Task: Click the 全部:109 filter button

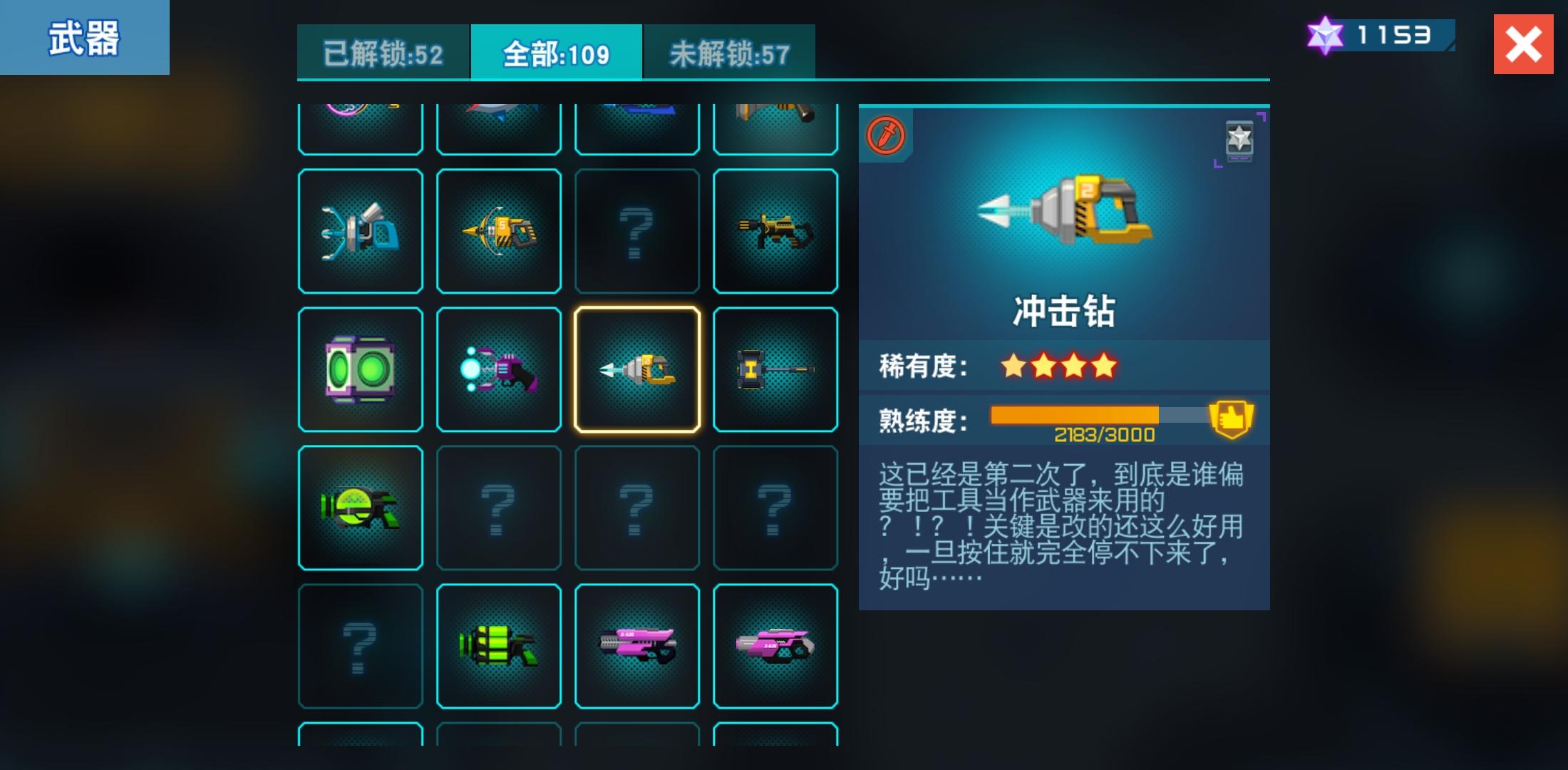Action: (556, 51)
